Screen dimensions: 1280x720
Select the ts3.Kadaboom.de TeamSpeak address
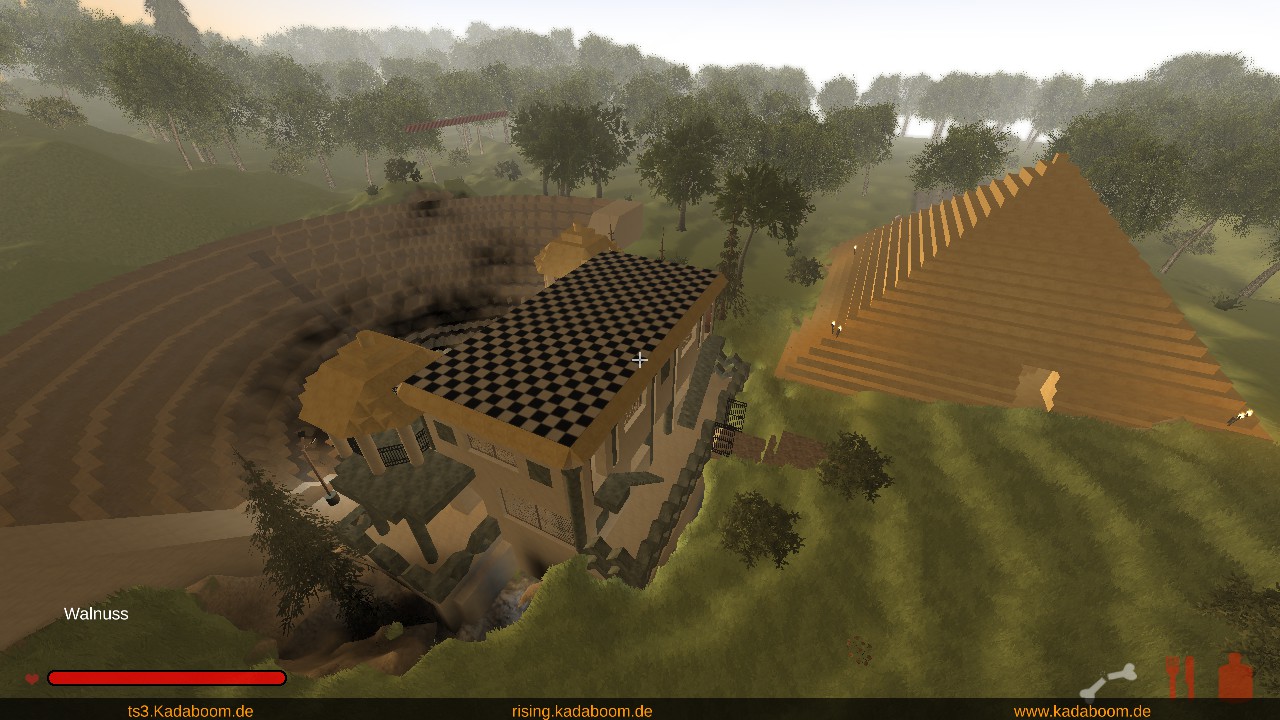point(190,711)
